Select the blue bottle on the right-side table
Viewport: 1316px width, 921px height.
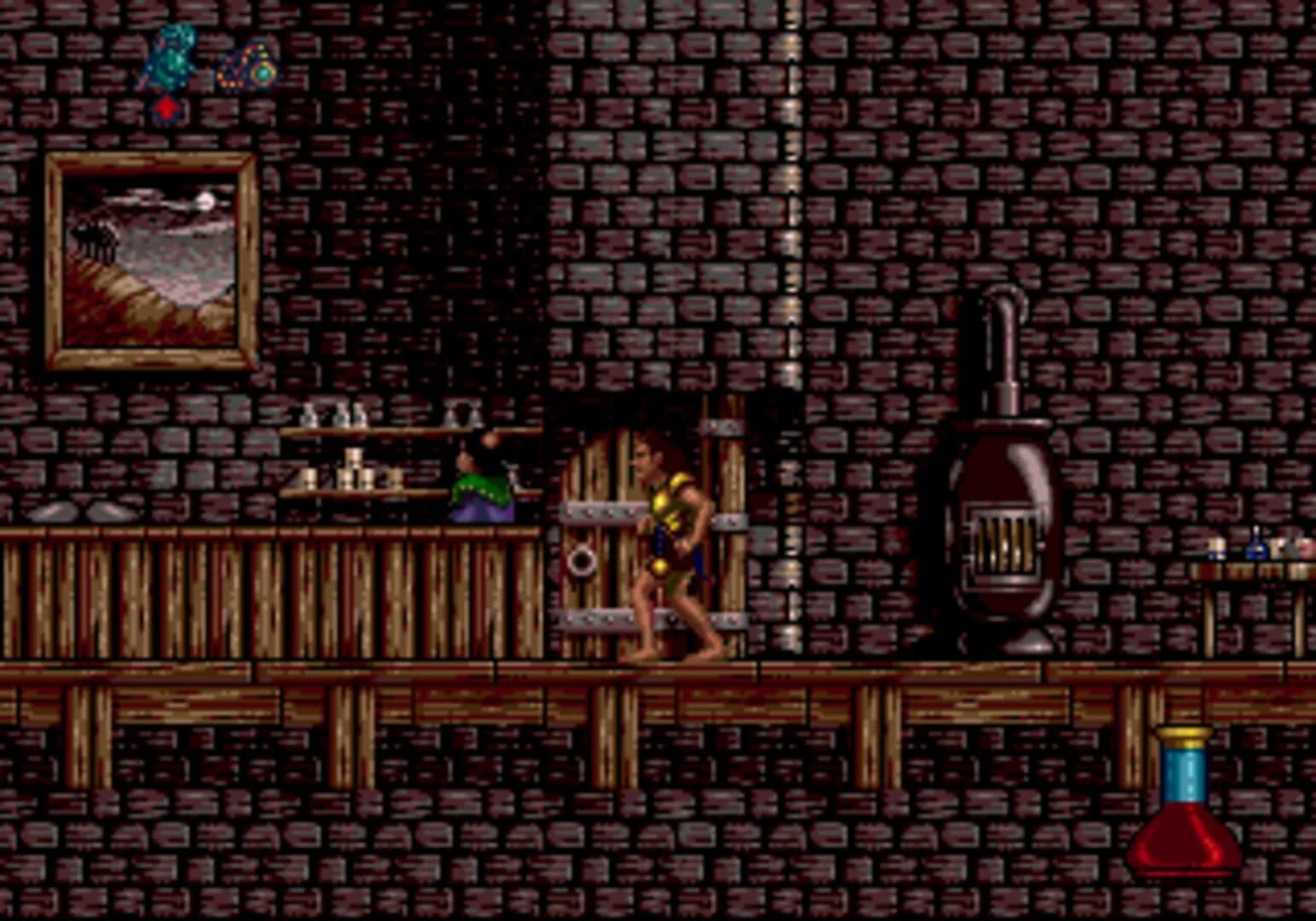point(1255,550)
